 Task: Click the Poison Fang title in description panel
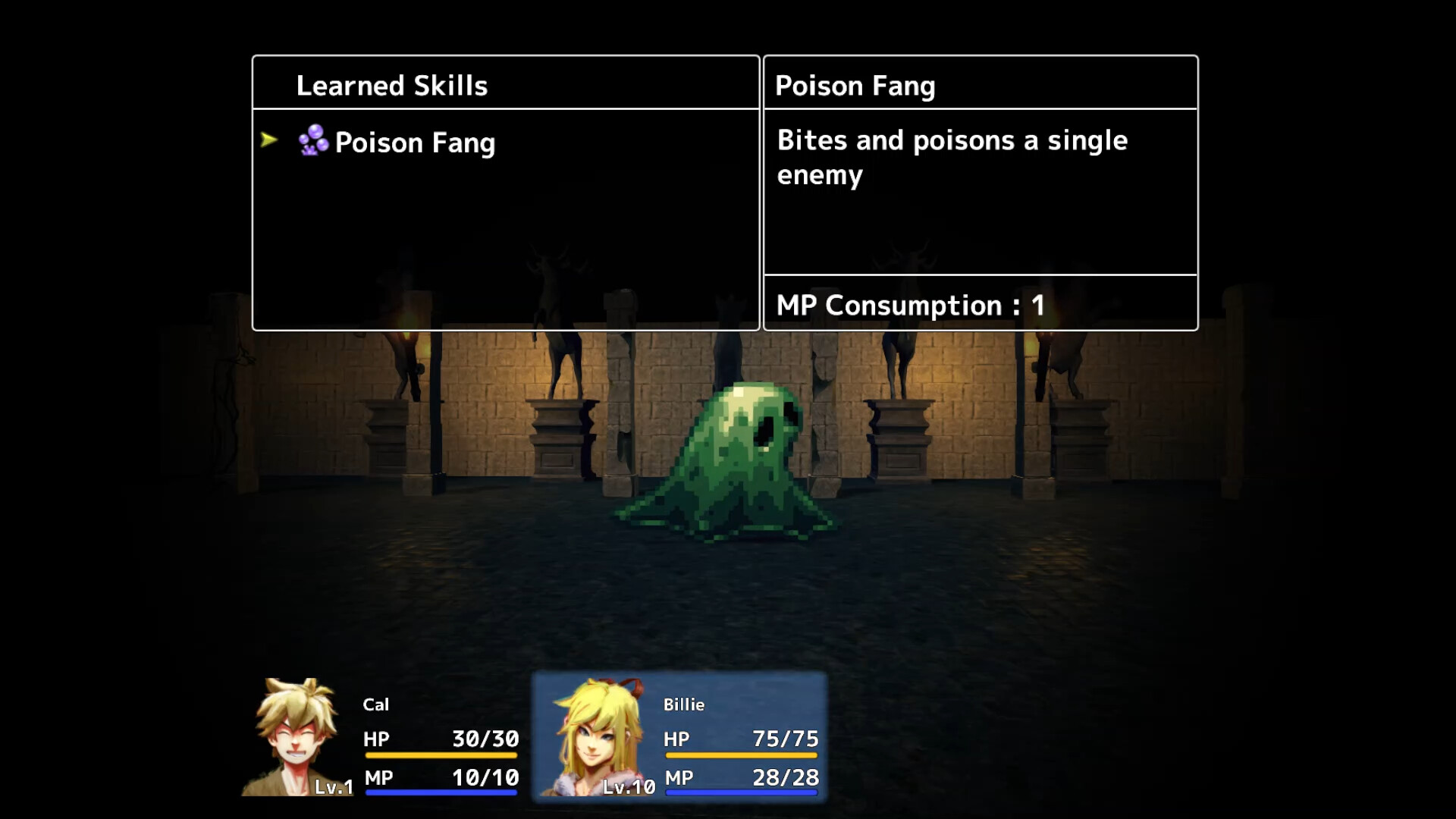point(854,86)
